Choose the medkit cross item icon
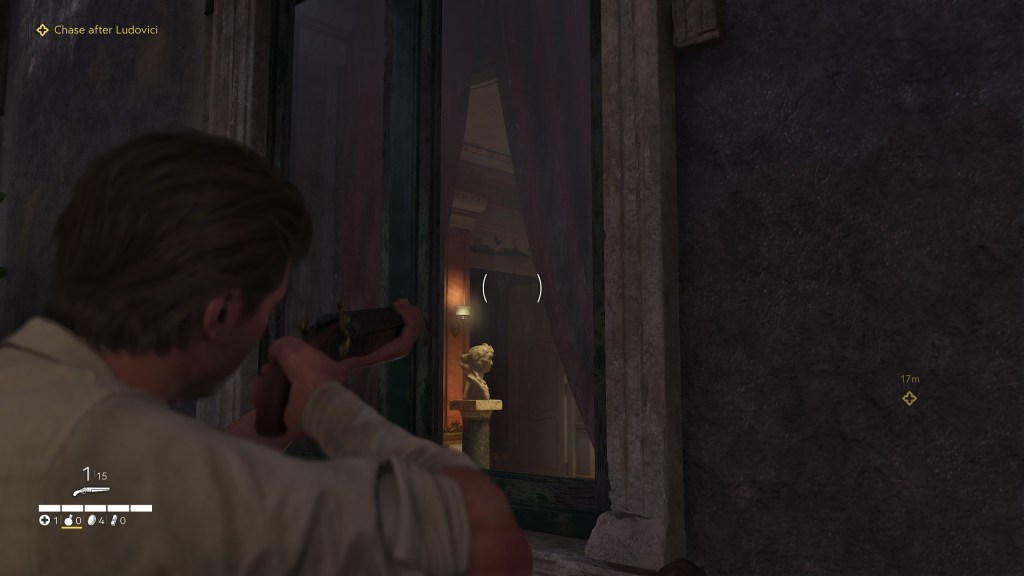 click(x=44, y=520)
